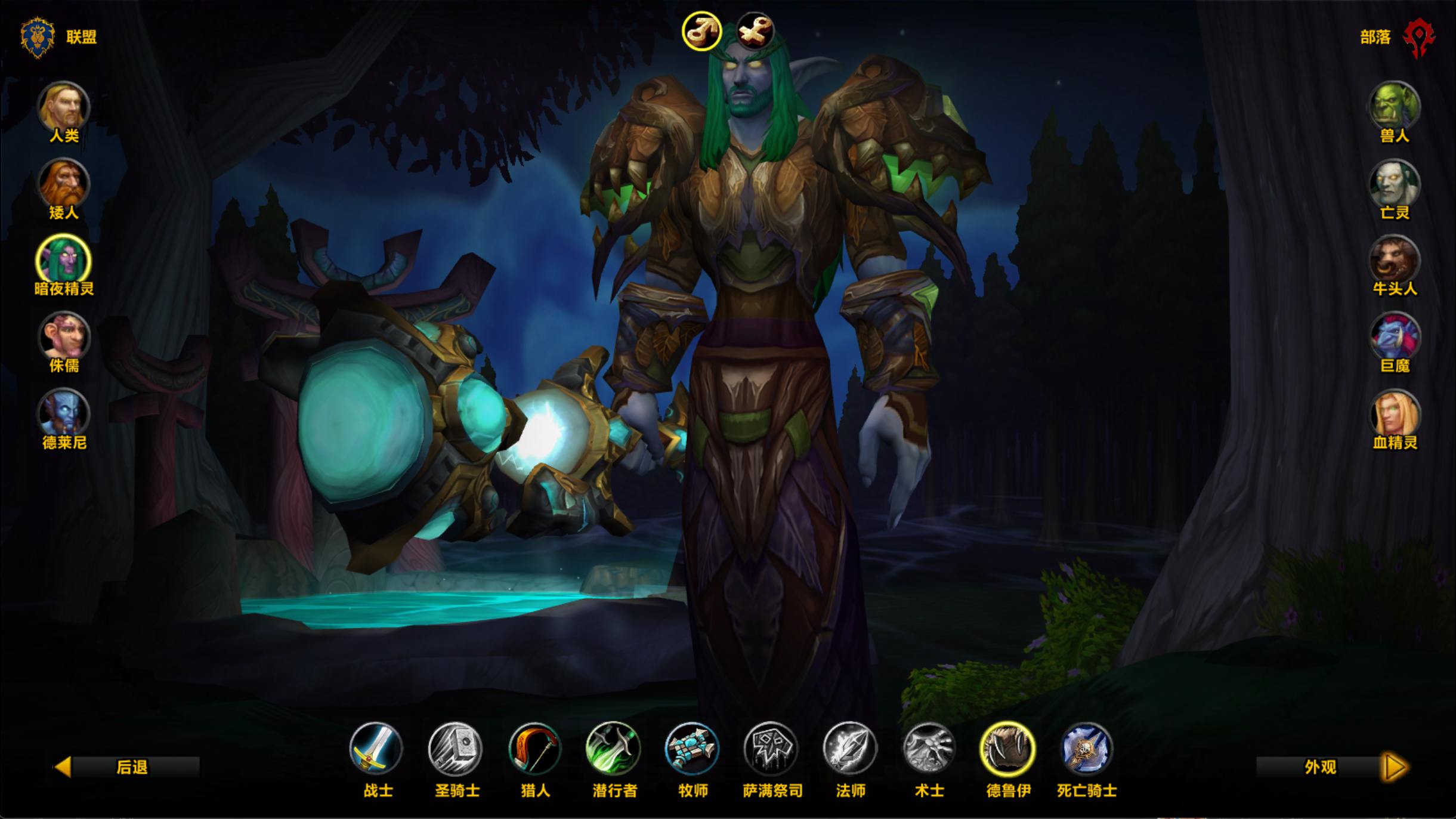Continue to appearance with 外观 button

(x=1332, y=767)
